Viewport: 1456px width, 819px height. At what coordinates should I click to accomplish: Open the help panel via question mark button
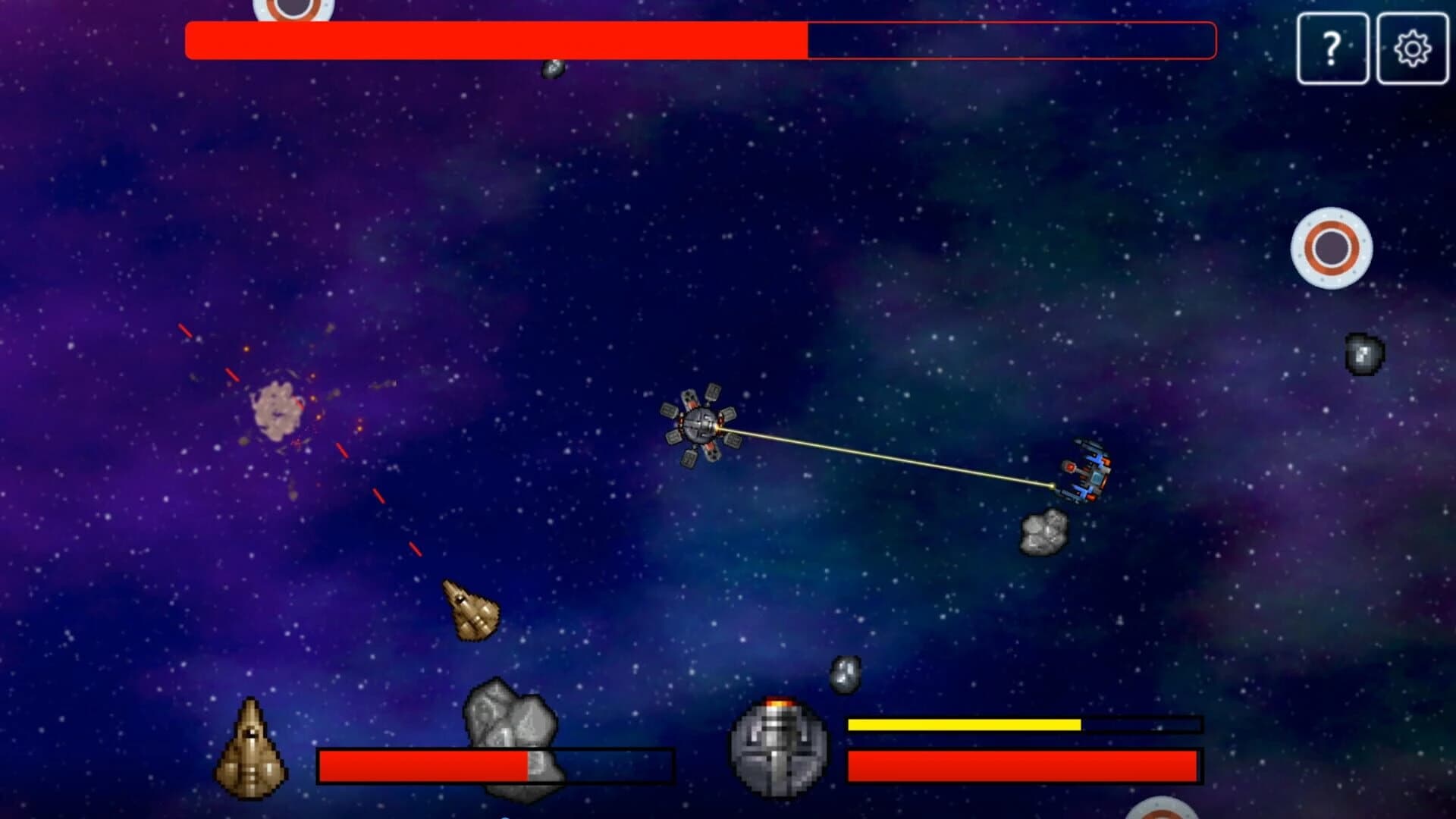(1332, 50)
